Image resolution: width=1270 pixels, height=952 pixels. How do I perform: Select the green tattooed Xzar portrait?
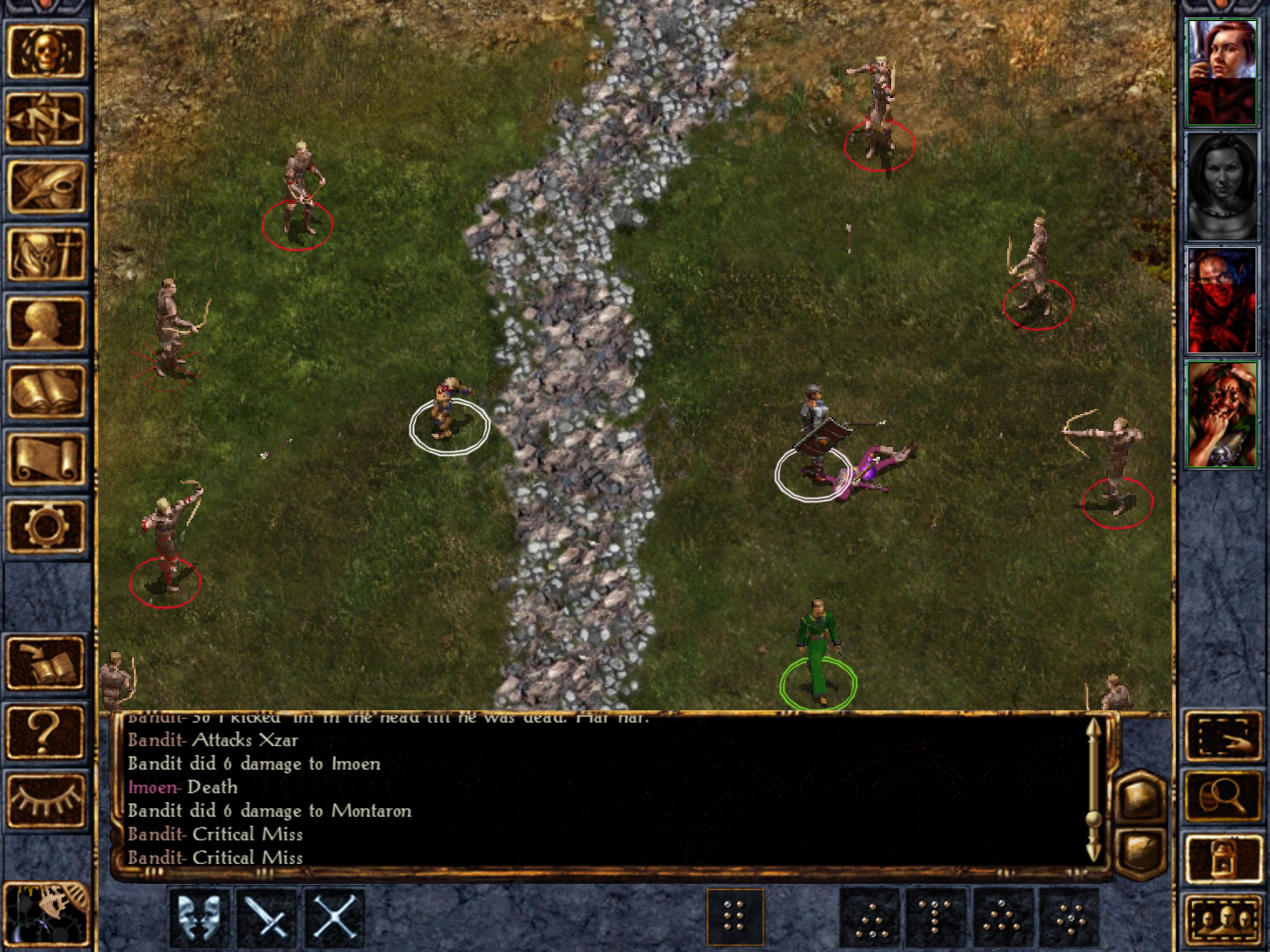point(1221,415)
